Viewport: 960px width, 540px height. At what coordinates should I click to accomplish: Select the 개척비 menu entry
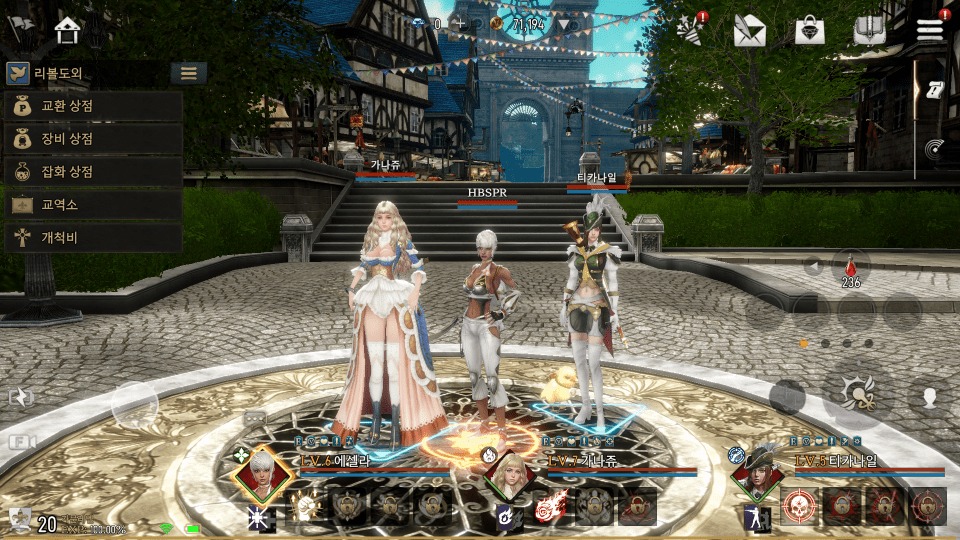pos(92,238)
